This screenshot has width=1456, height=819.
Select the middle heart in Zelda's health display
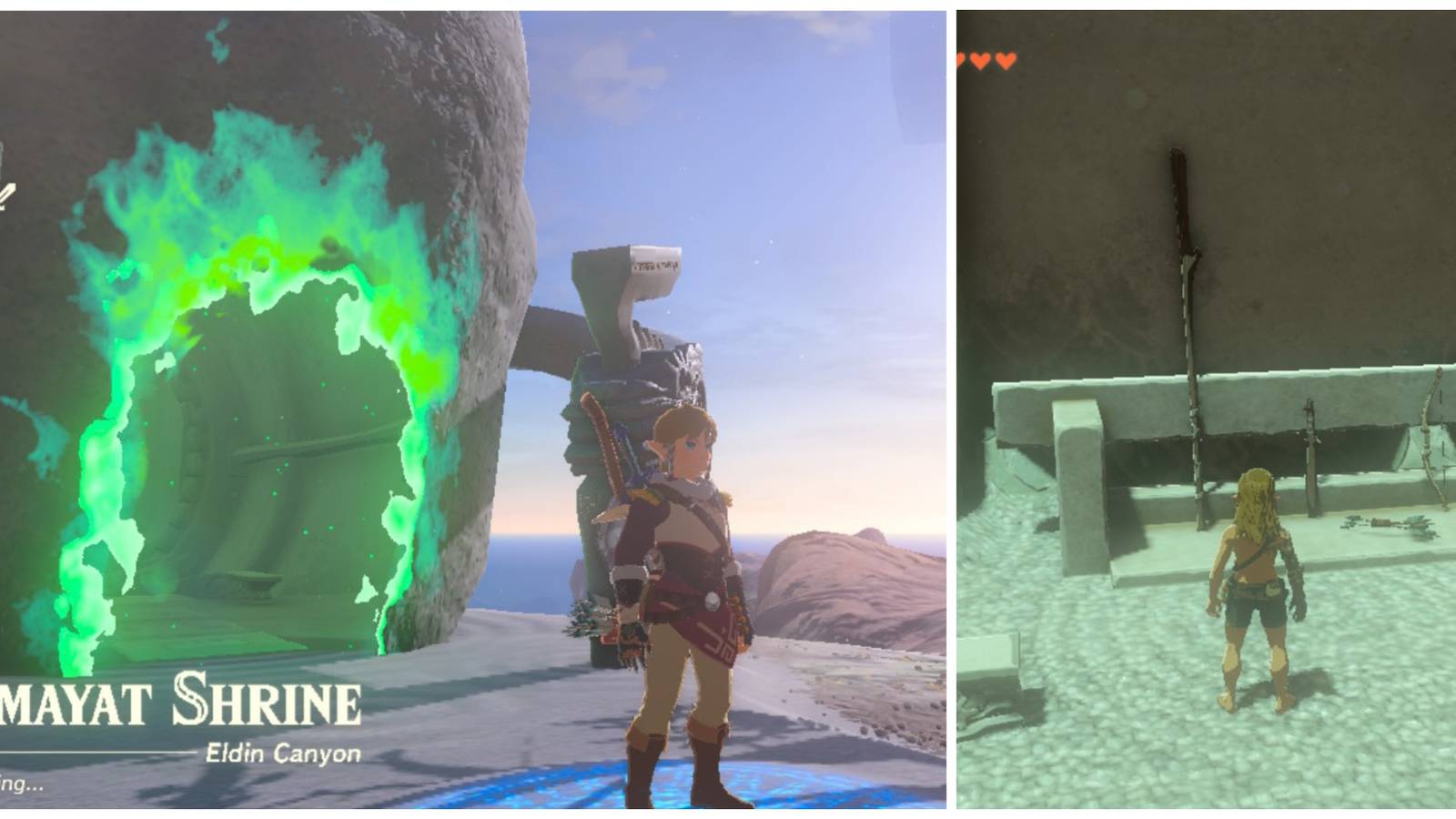click(978, 60)
